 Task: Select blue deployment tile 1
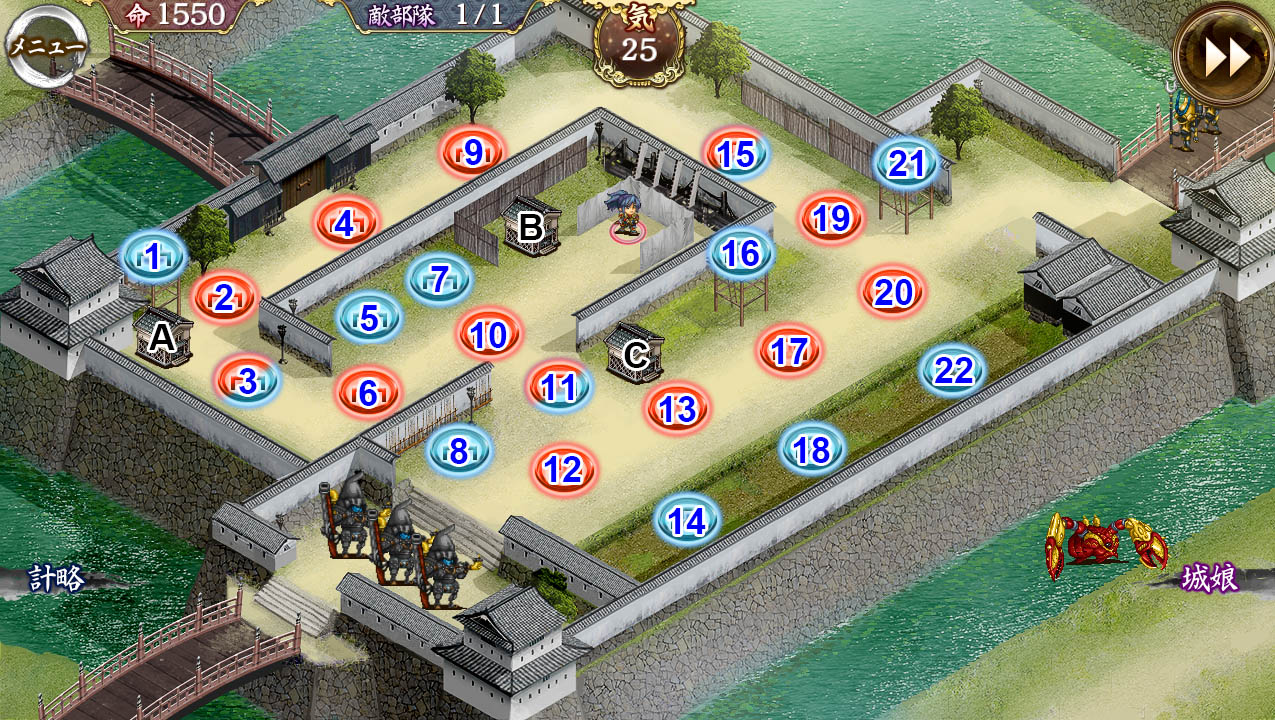coord(153,257)
